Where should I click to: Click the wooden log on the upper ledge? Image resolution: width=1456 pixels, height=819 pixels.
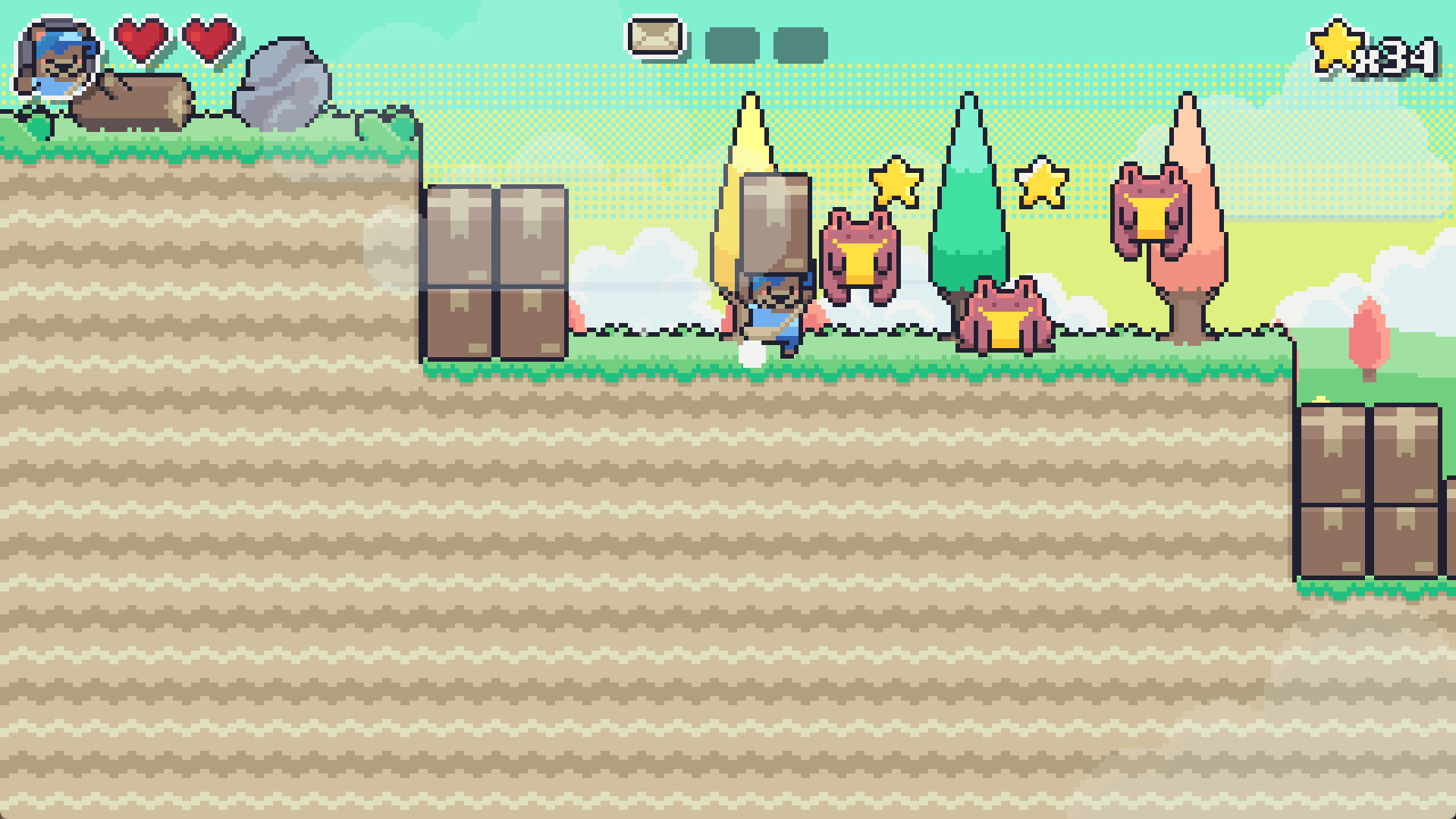click(x=130, y=101)
